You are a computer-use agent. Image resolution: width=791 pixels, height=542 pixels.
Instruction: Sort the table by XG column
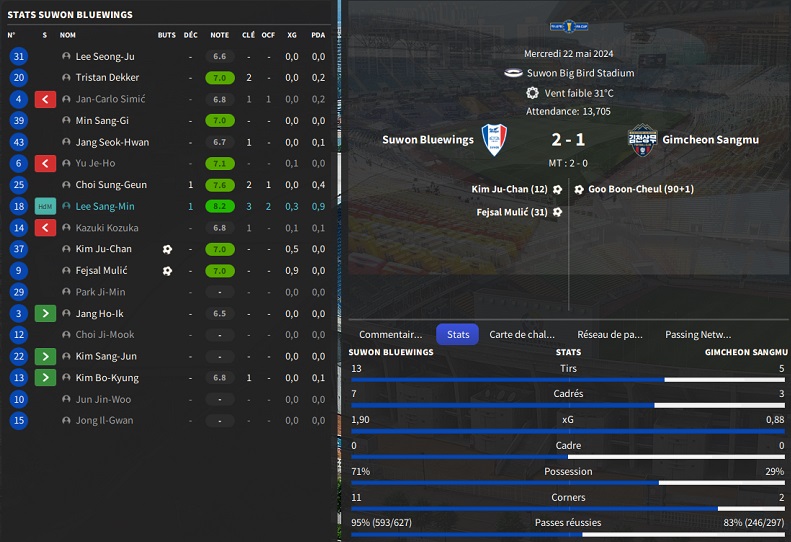click(292, 34)
